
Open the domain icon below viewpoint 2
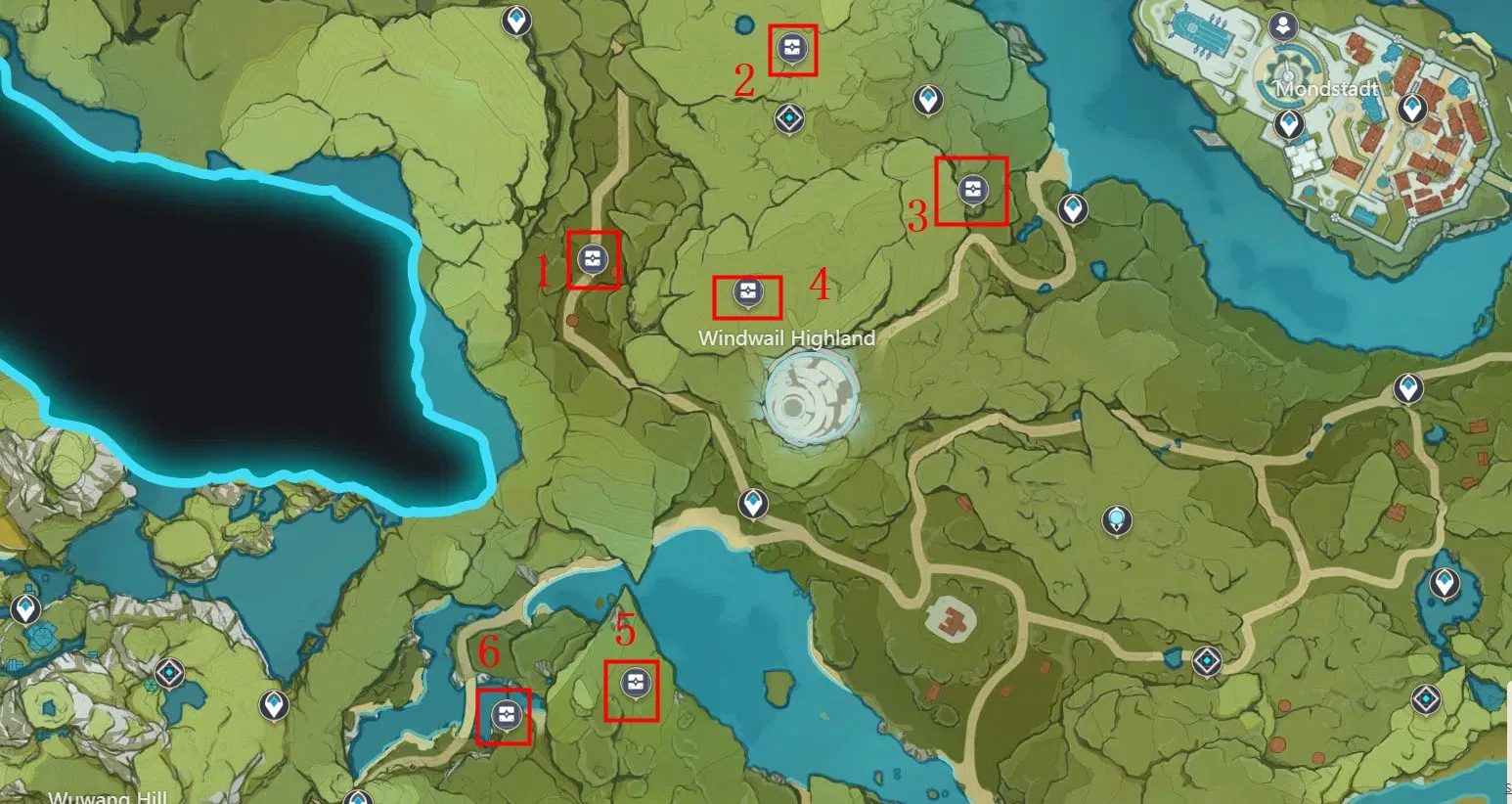pyautogui.click(x=788, y=118)
